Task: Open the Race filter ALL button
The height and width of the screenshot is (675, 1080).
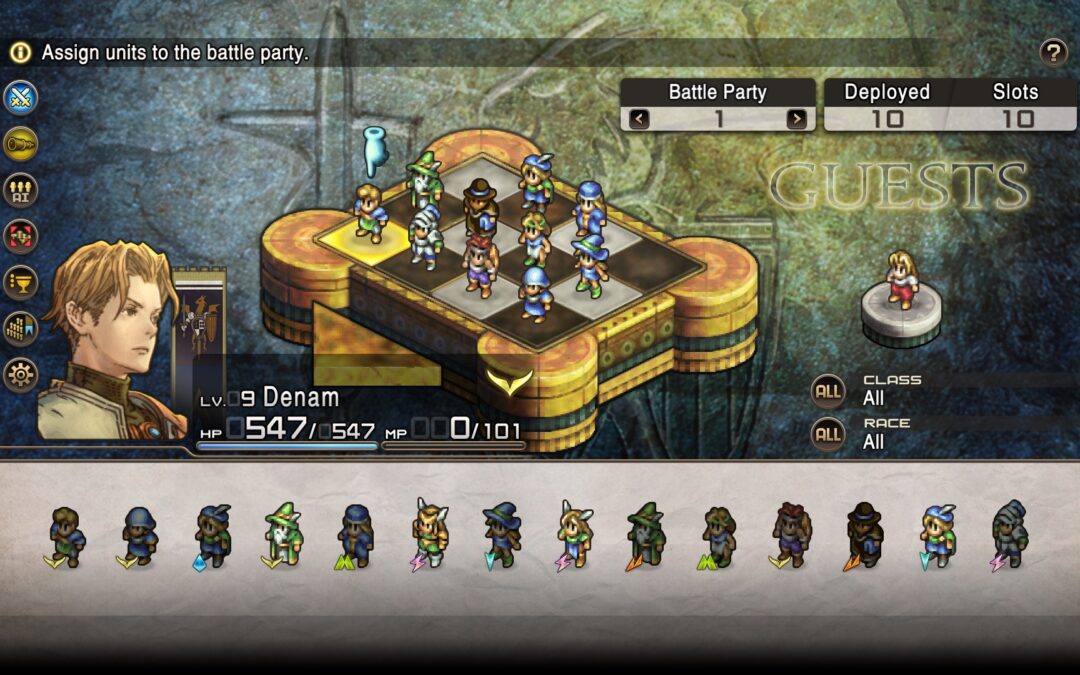Action: pyautogui.click(x=828, y=434)
